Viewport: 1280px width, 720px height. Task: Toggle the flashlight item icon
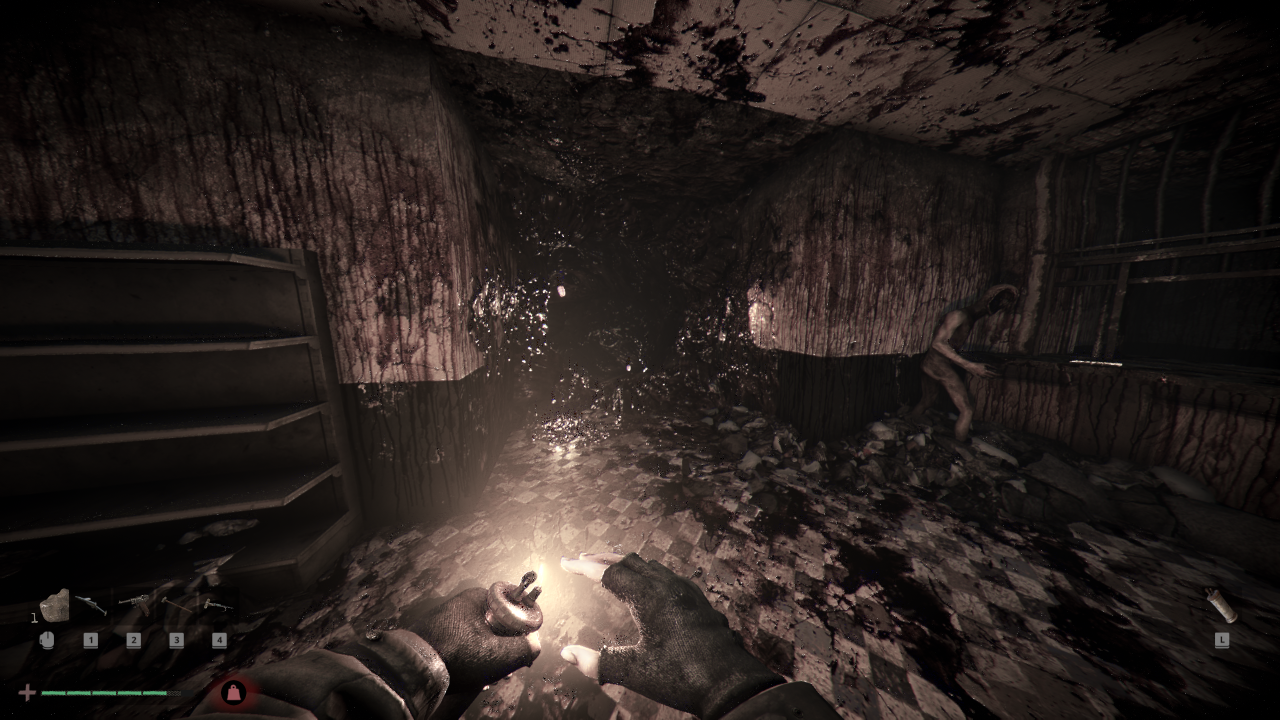[1220, 605]
